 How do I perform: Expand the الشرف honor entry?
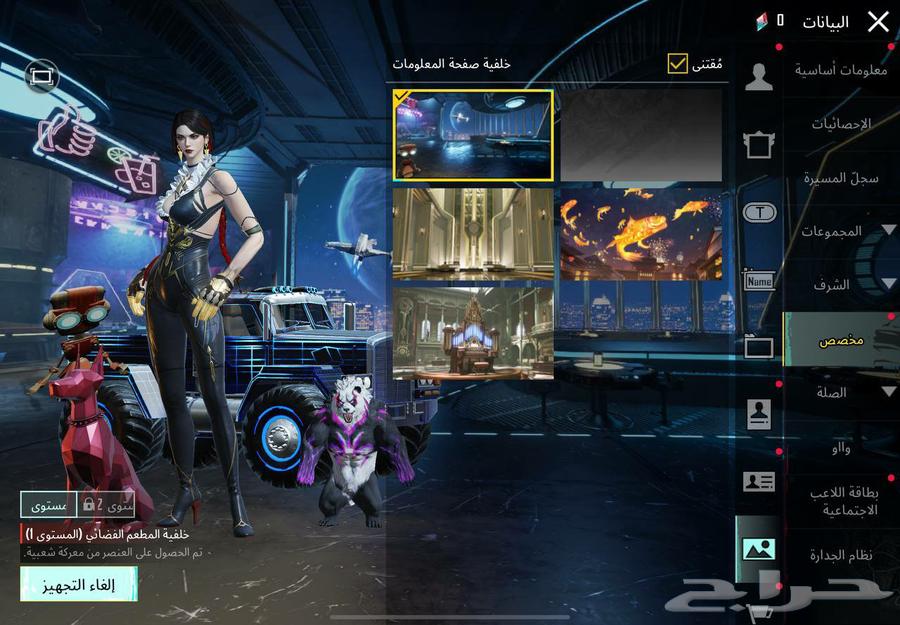point(845,285)
